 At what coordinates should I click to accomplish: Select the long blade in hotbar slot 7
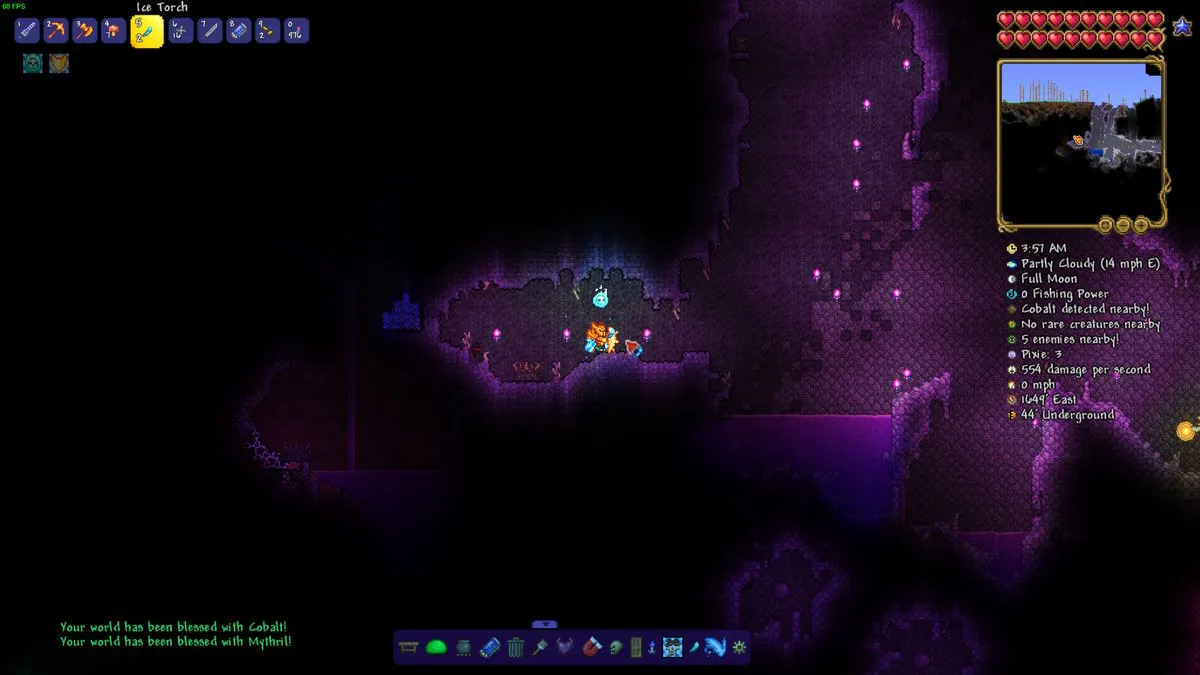[x=210, y=31]
